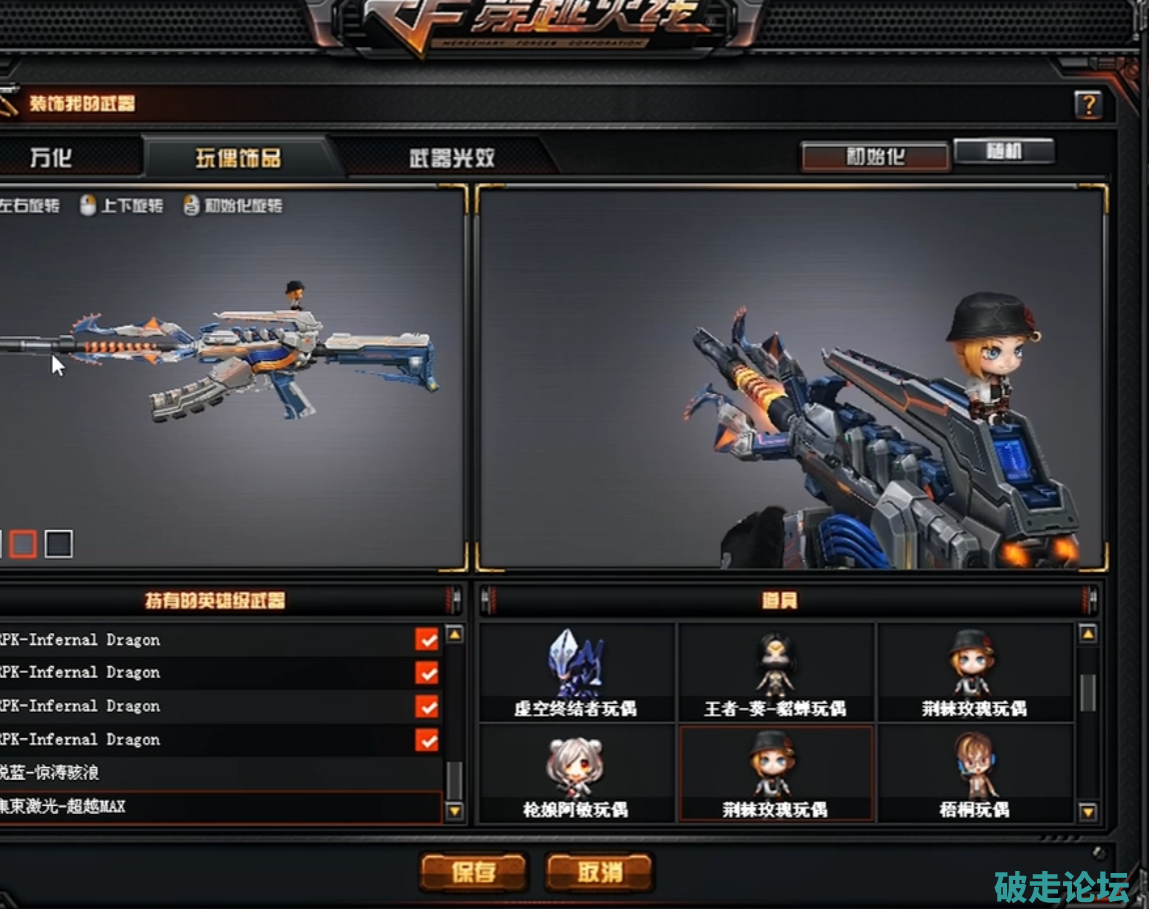Open the 武器光效 tab
This screenshot has width=1149, height=909.
click(451, 158)
